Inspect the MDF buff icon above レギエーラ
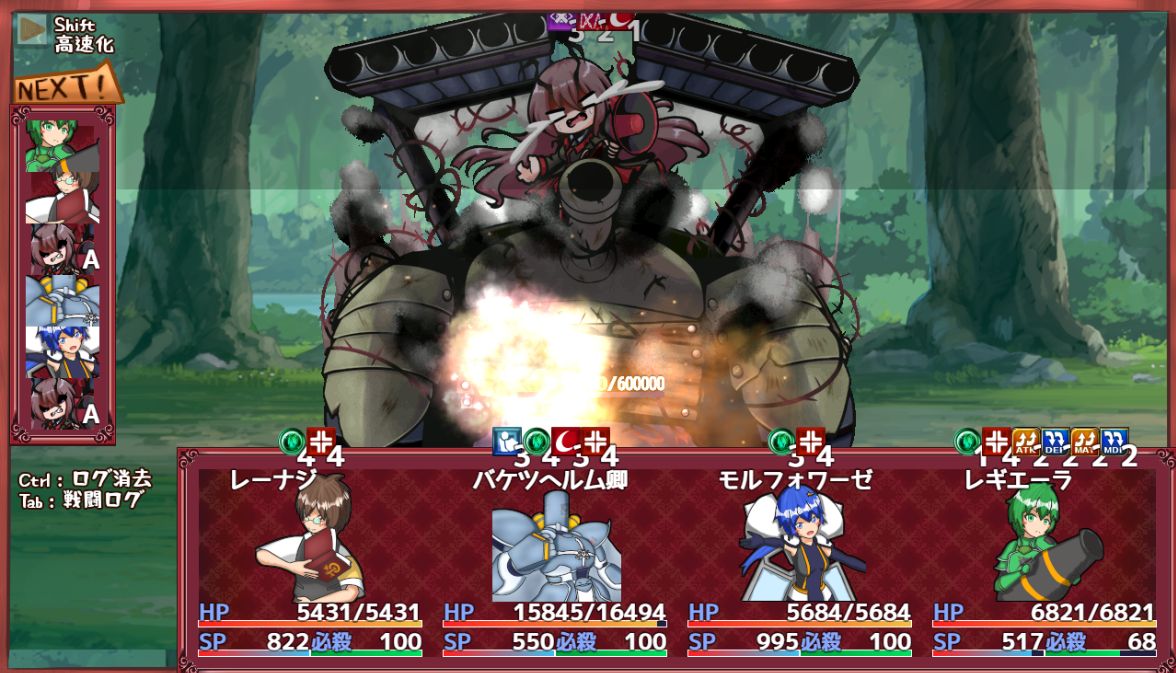 point(1114,441)
